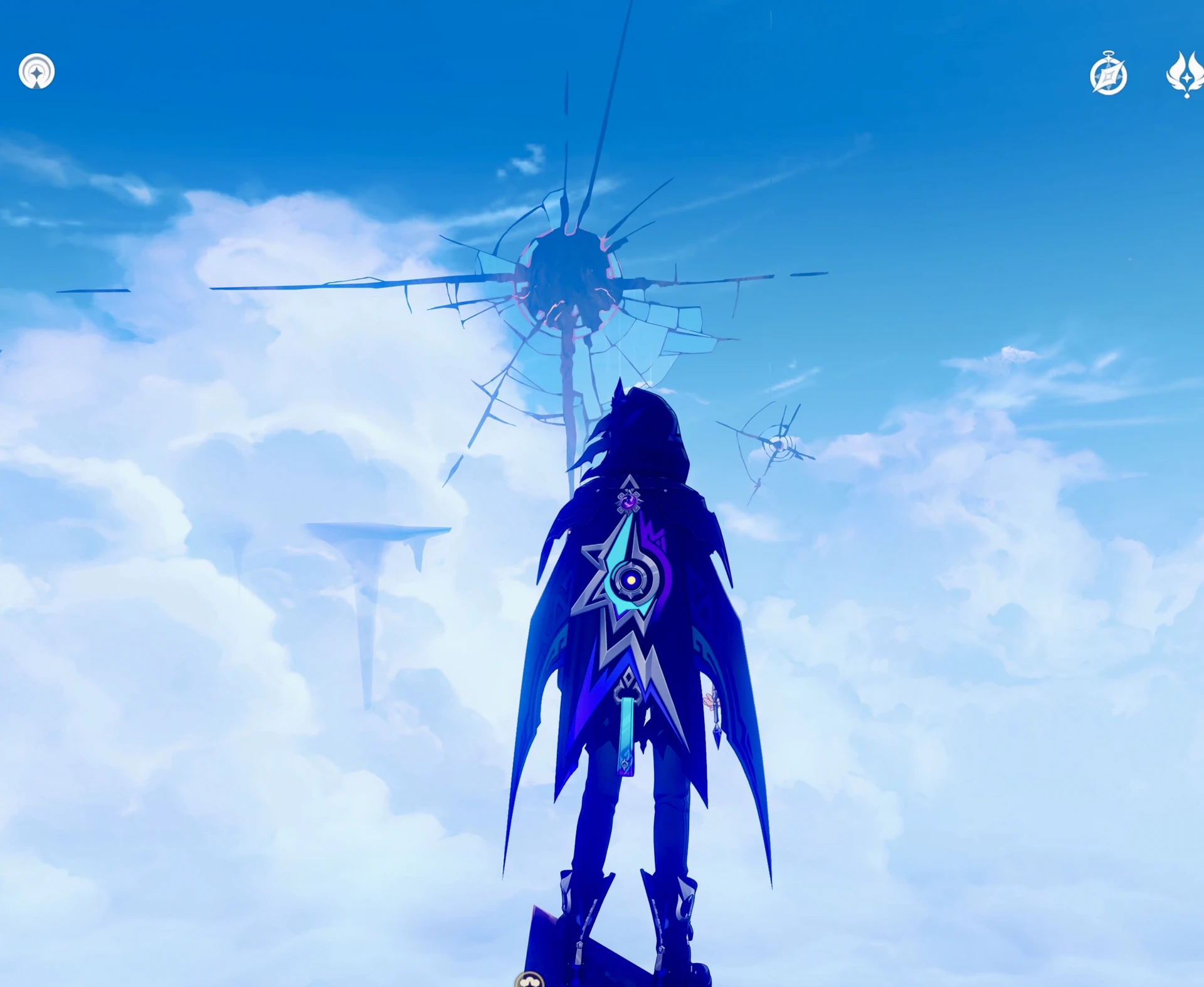Tap the charm dangling at the cape's side

coord(716,717)
